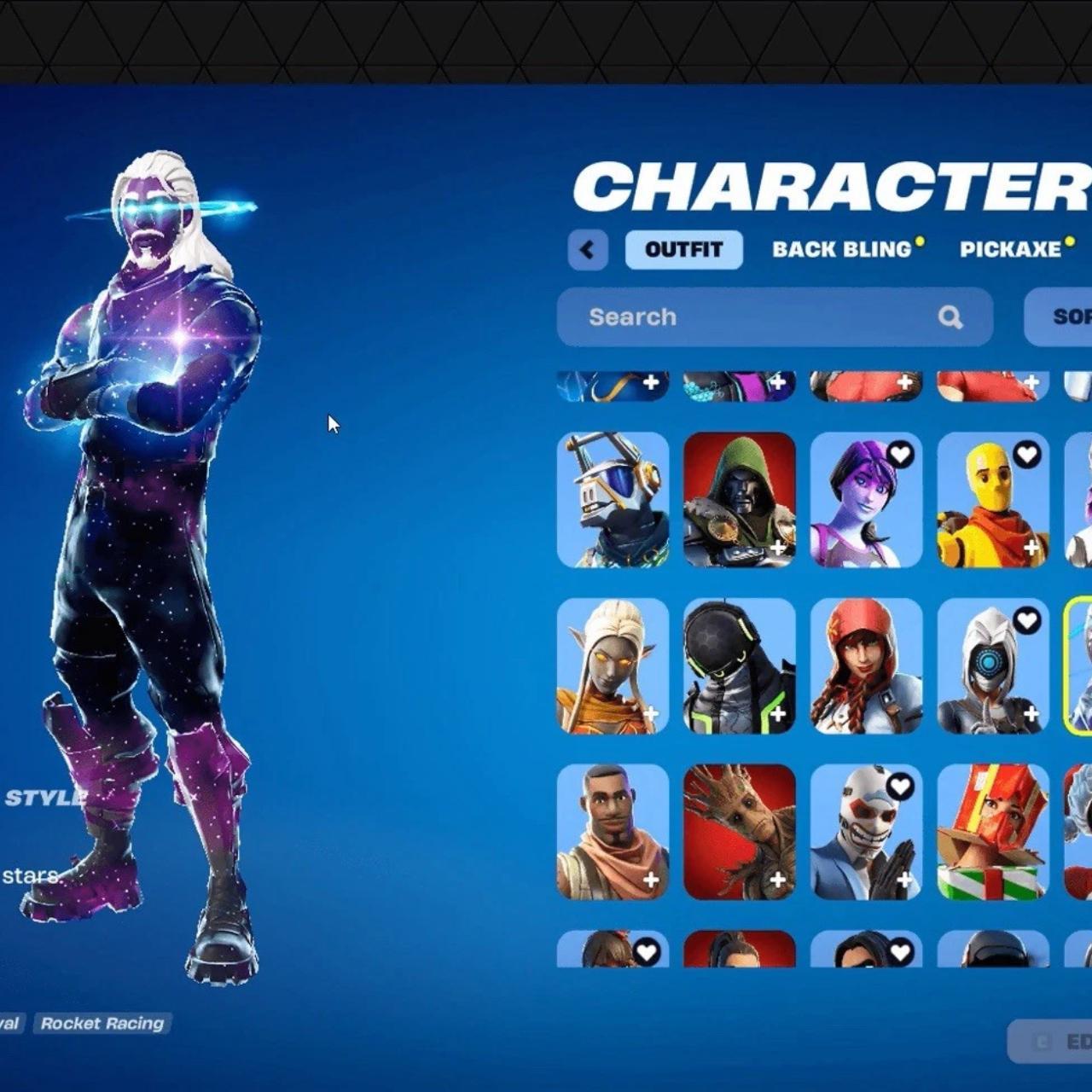
Task: Click the magnifying glass icon in the search bar
Action: point(950,317)
